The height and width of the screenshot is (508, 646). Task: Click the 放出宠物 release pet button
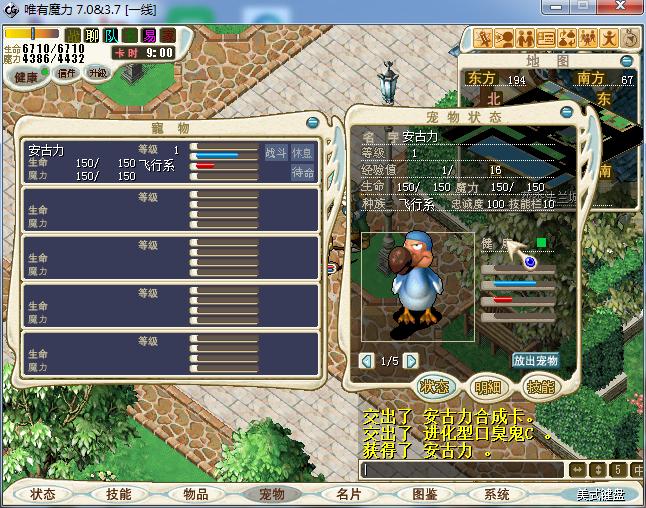[x=536, y=360]
